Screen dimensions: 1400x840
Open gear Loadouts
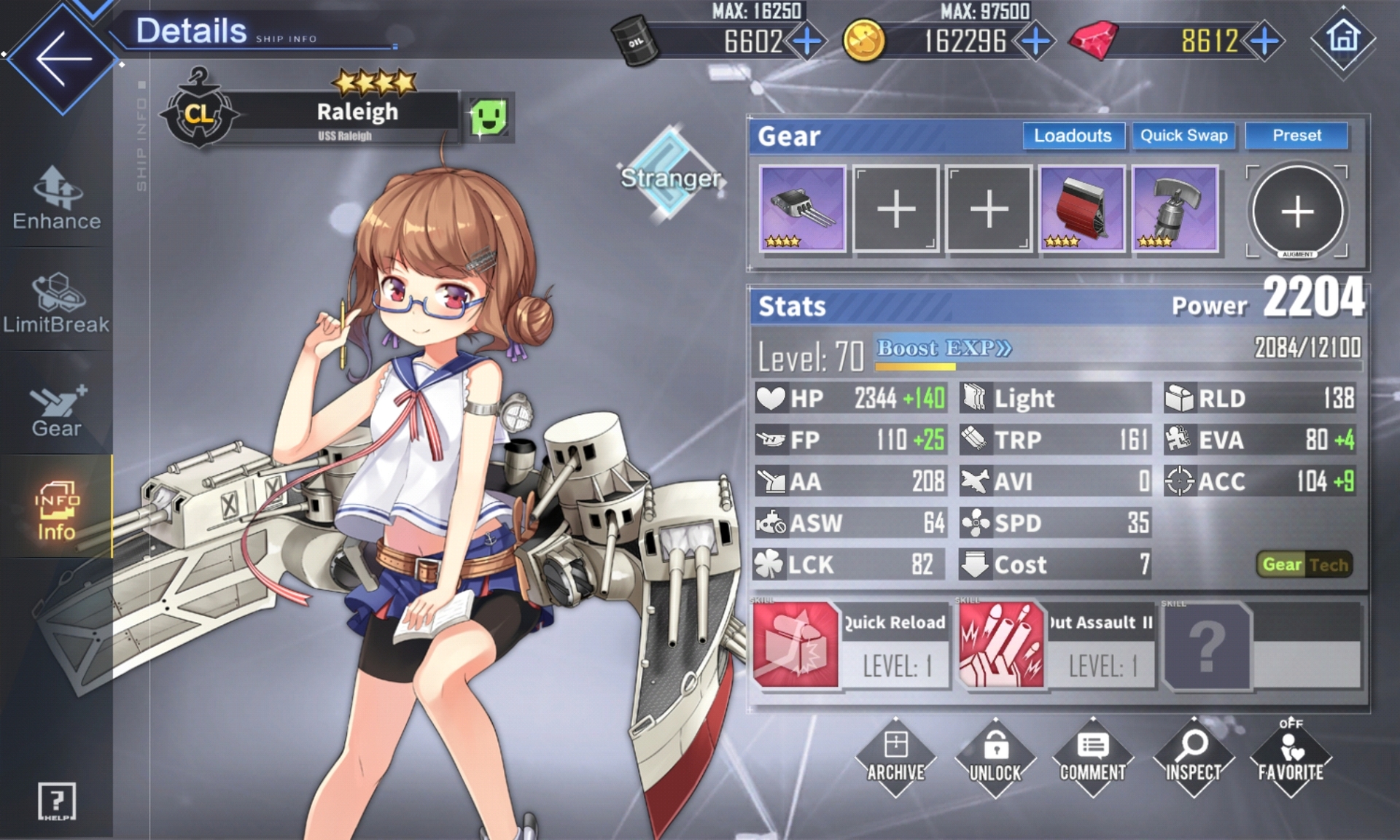1073,136
